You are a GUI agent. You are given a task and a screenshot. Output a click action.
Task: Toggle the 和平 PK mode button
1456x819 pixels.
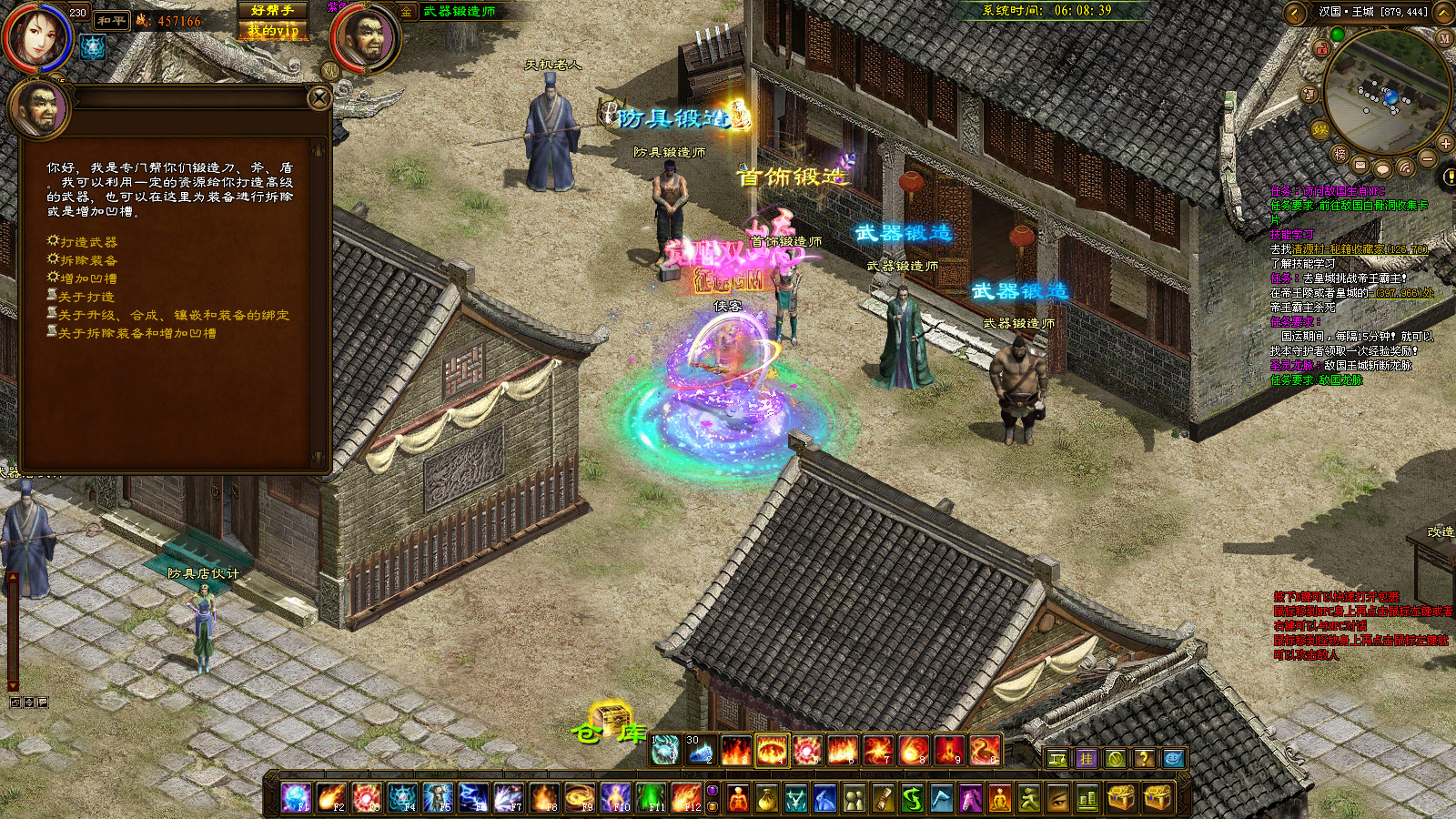coord(112,20)
